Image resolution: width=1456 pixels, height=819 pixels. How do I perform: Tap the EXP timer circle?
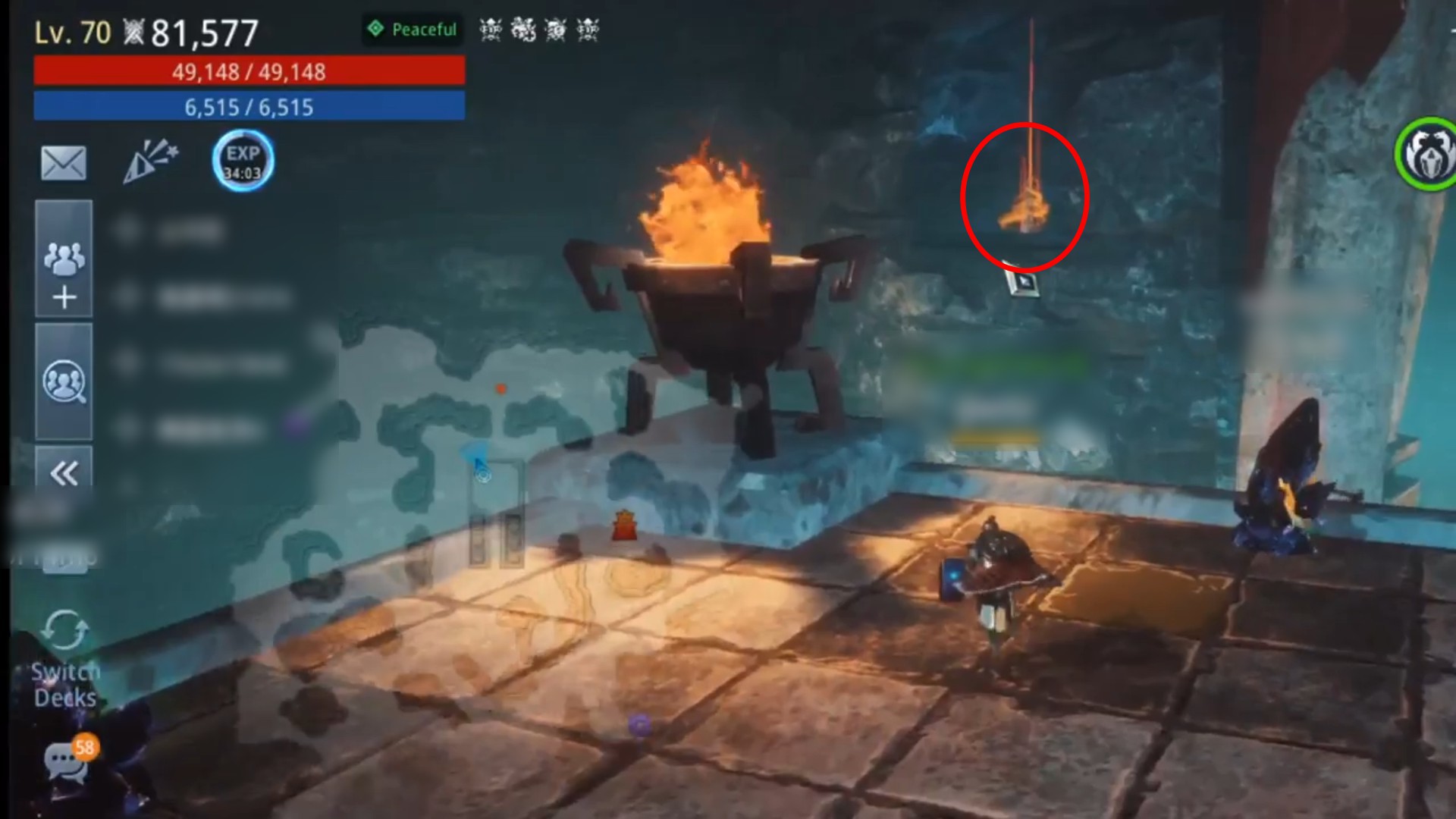pyautogui.click(x=243, y=161)
